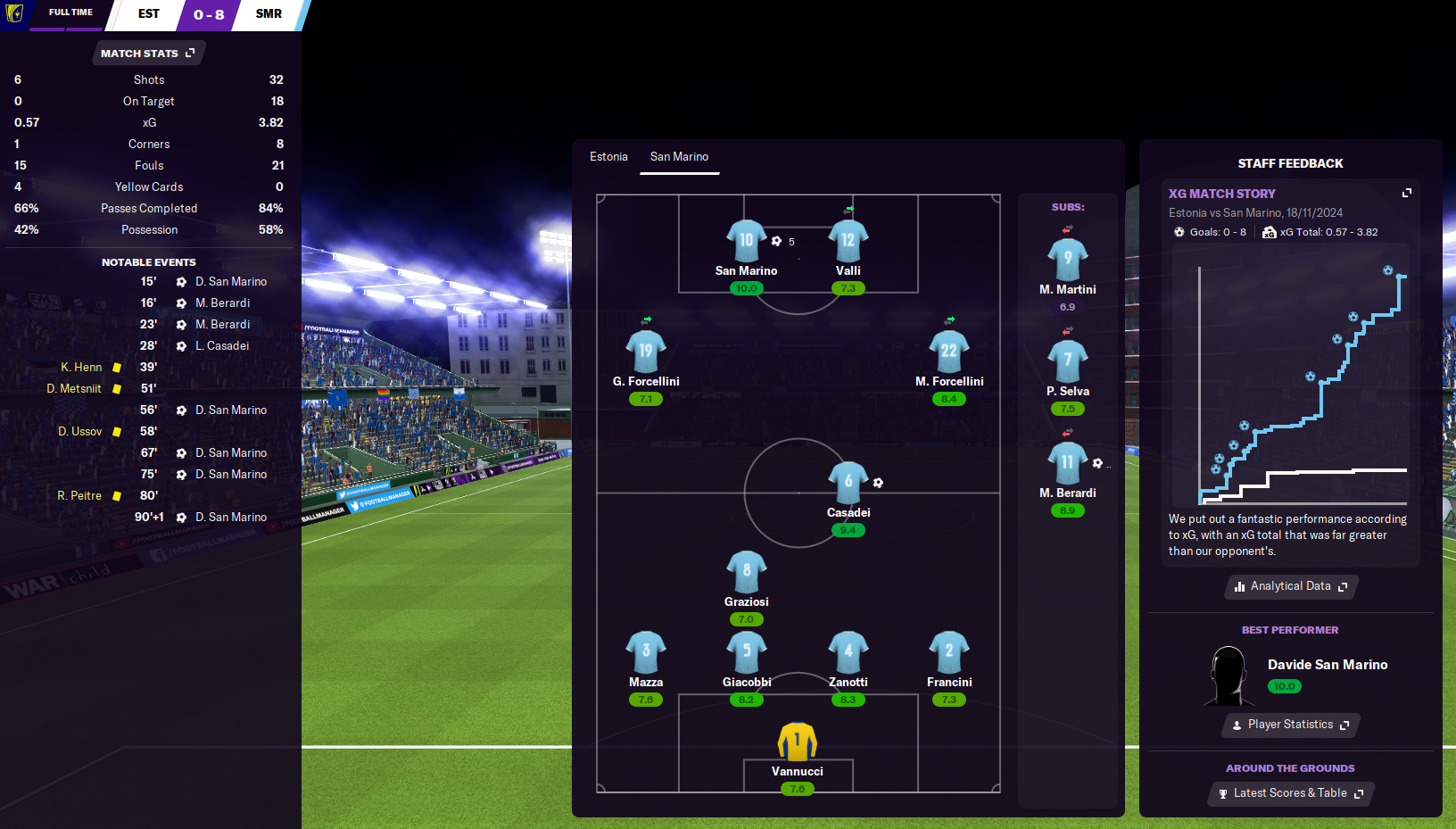Open Davide San Marino best performer profile
Image resolution: width=1456 pixels, height=829 pixels.
[1327, 665]
